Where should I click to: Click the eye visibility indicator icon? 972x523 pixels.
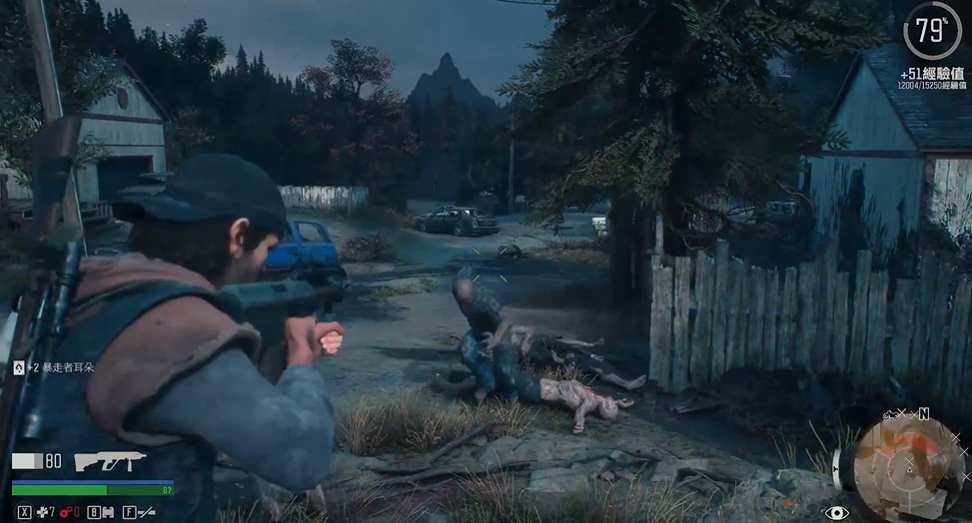pos(836,513)
